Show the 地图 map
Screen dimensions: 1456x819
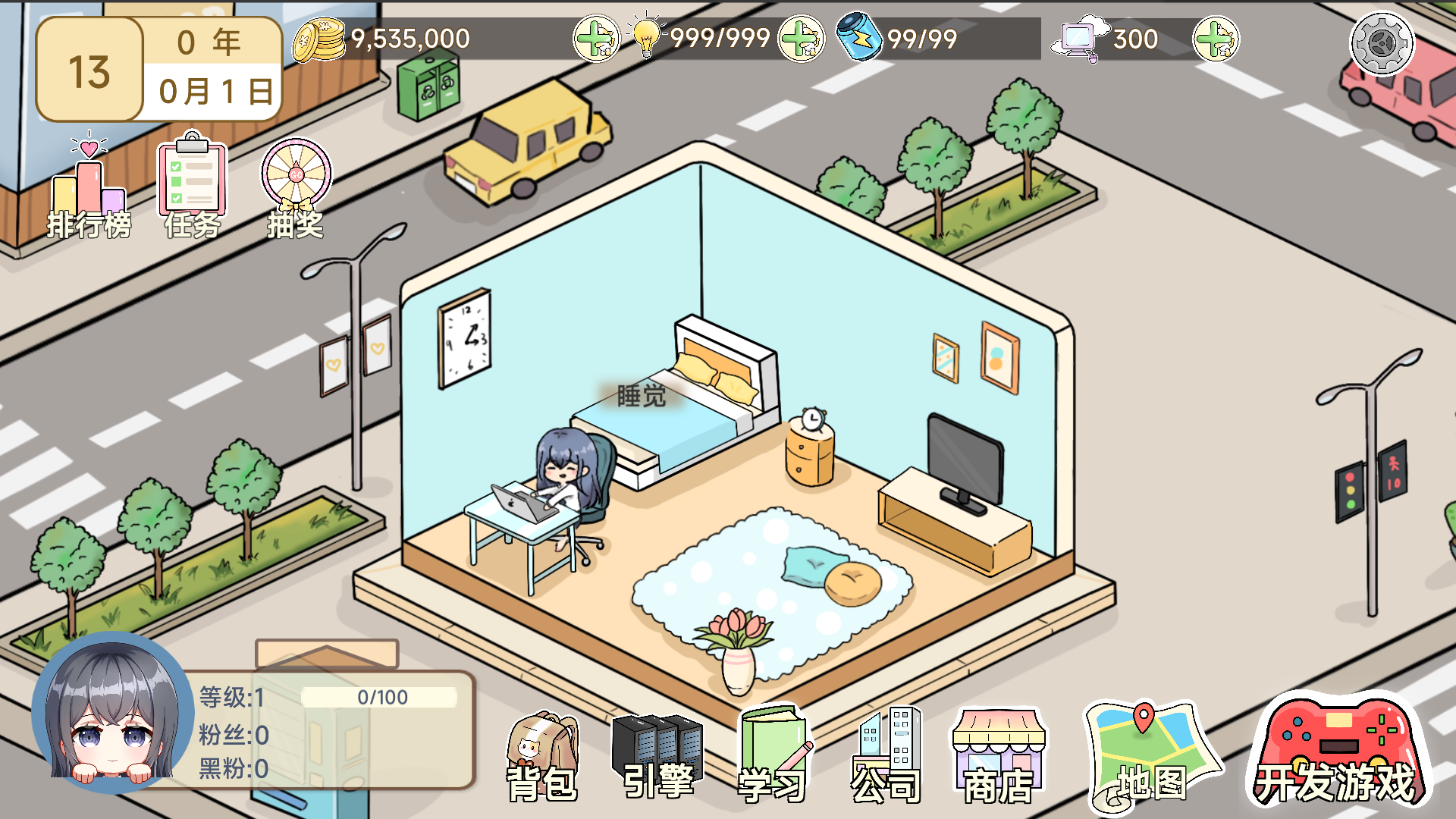[x=1150, y=758]
